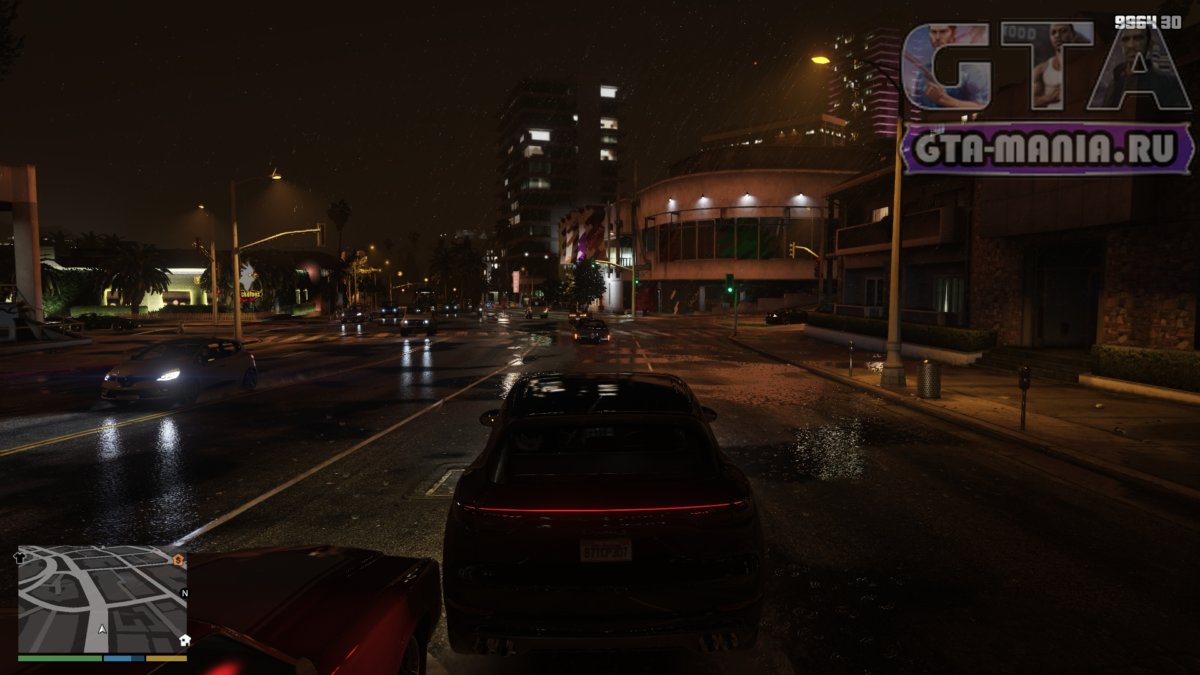Select the orange dollar property blip
This screenshot has height=675, width=1200.
point(179,559)
